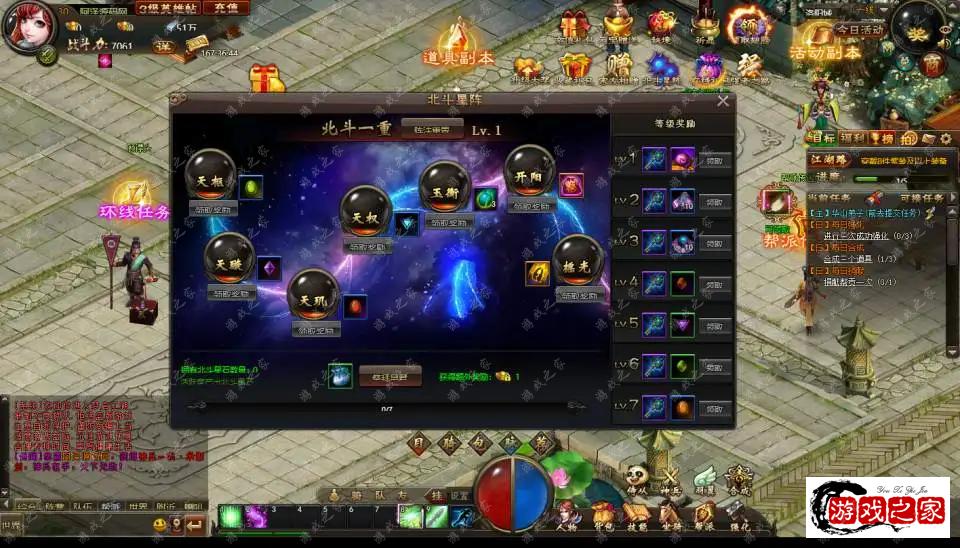Claim the Lv1 level reward
Viewport: 960px width, 548px height.
coord(715,160)
